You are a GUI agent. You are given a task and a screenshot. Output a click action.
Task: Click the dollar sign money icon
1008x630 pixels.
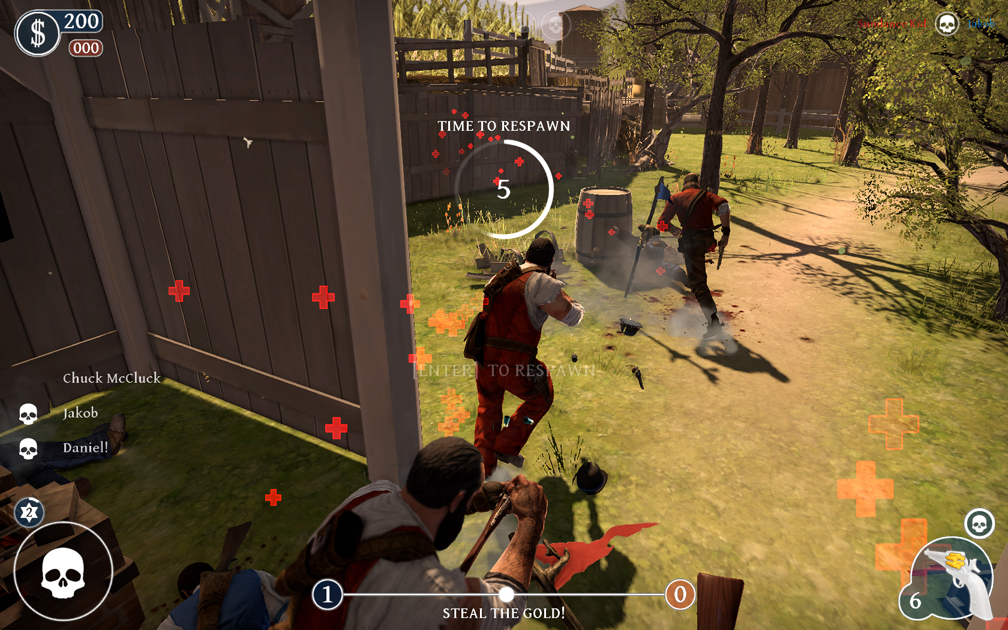(38, 34)
